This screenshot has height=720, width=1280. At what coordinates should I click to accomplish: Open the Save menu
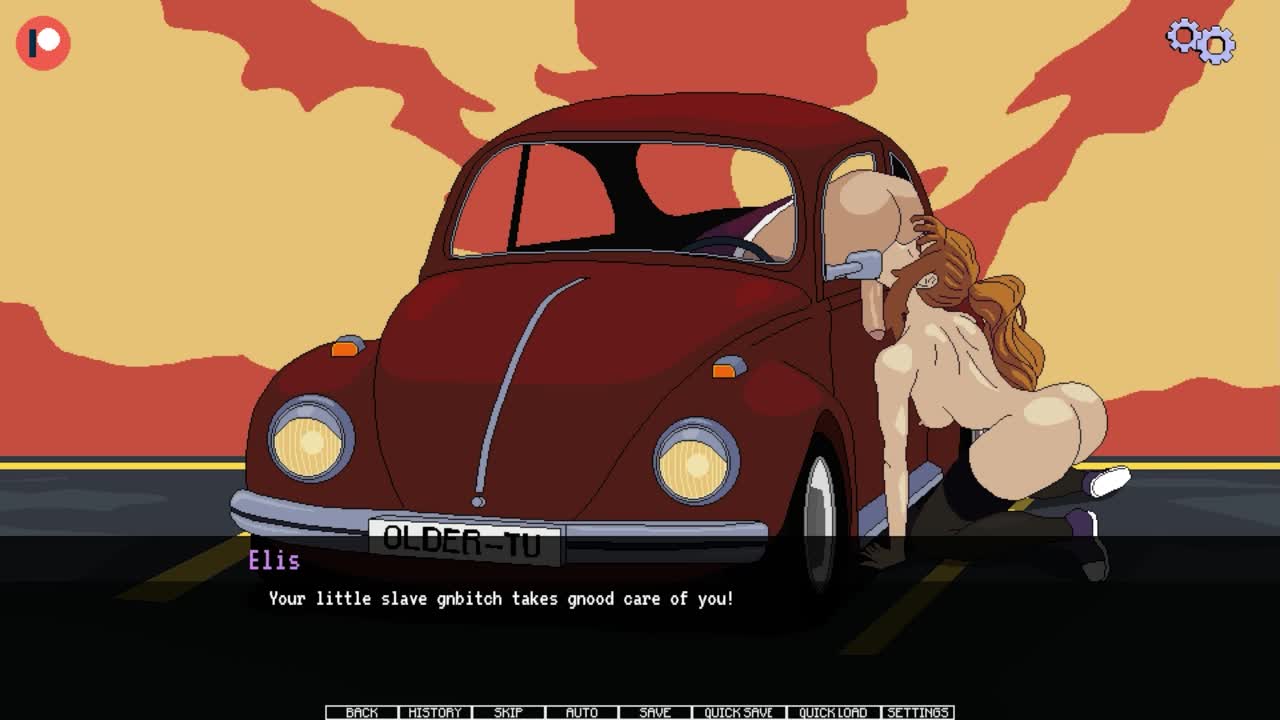tap(655, 712)
